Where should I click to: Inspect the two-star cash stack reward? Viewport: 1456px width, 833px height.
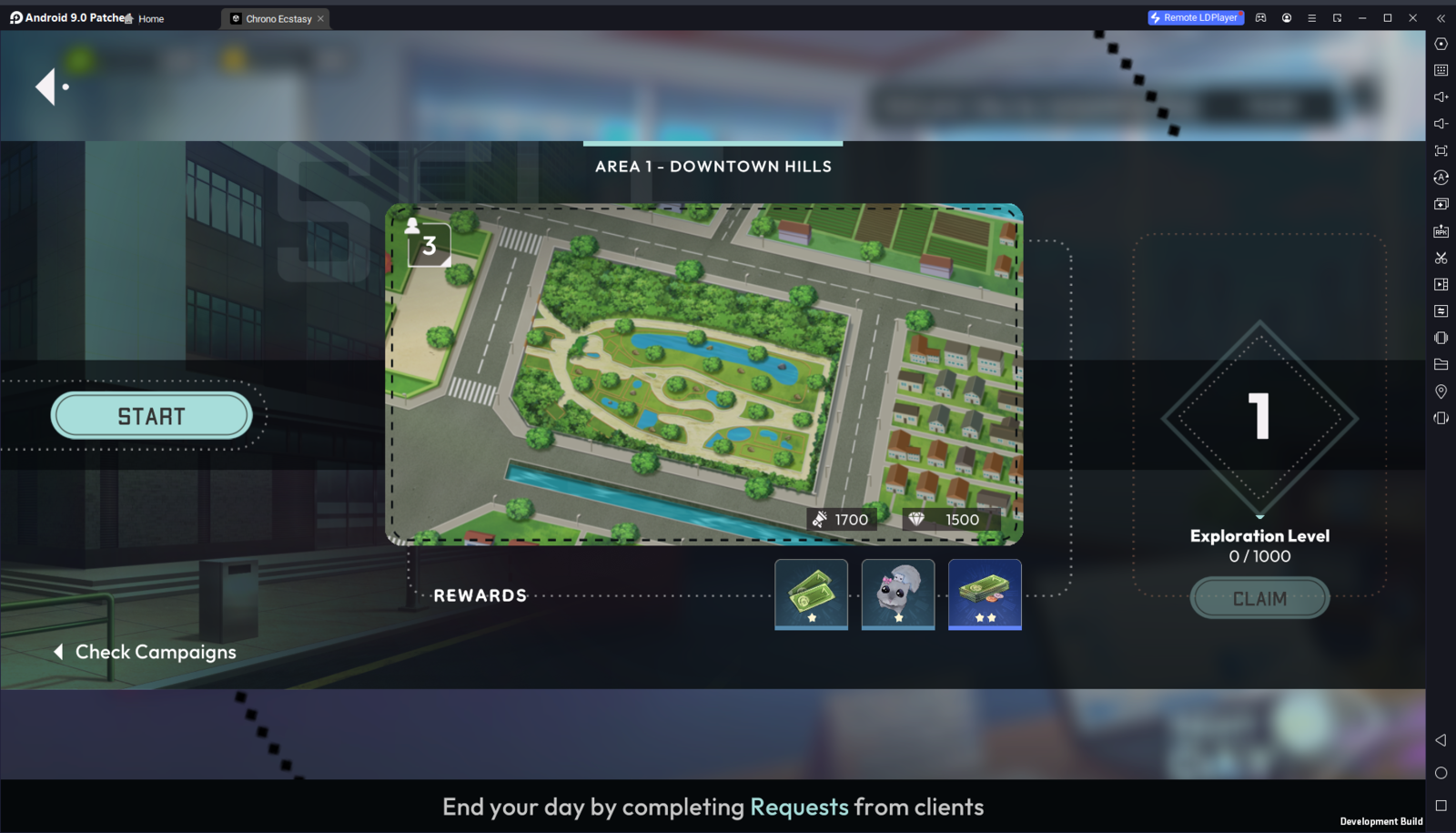coord(985,594)
